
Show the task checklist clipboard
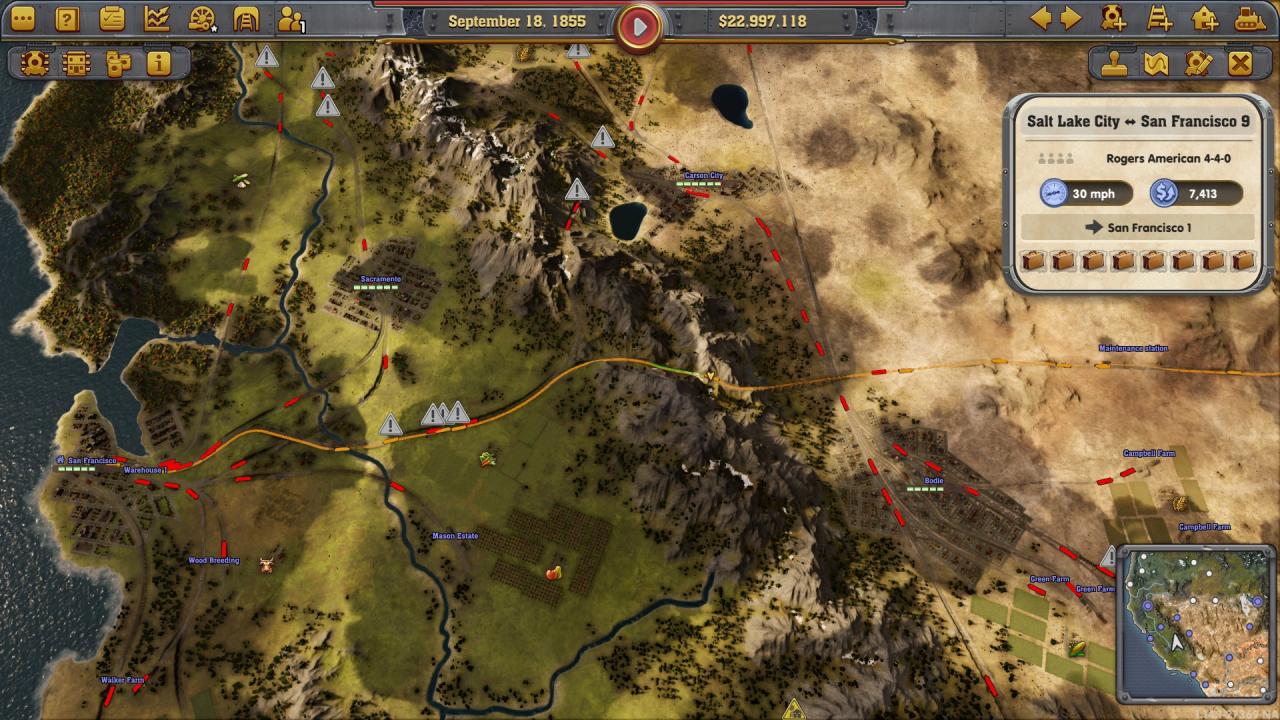[x=112, y=19]
